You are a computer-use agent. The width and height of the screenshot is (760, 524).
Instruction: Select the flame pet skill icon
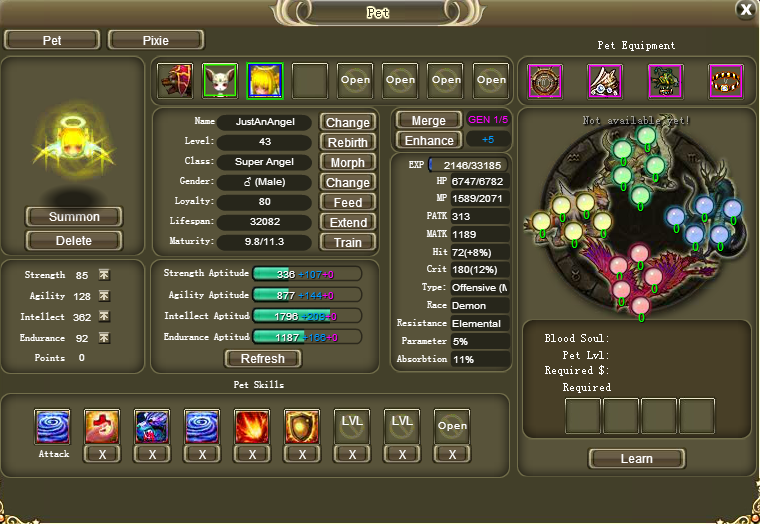click(252, 426)
